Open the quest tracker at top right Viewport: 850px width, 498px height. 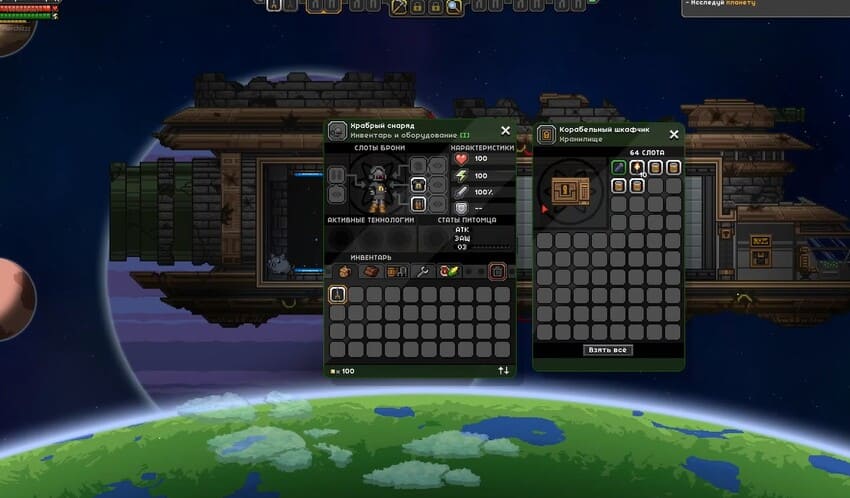(x=765, y=6)
